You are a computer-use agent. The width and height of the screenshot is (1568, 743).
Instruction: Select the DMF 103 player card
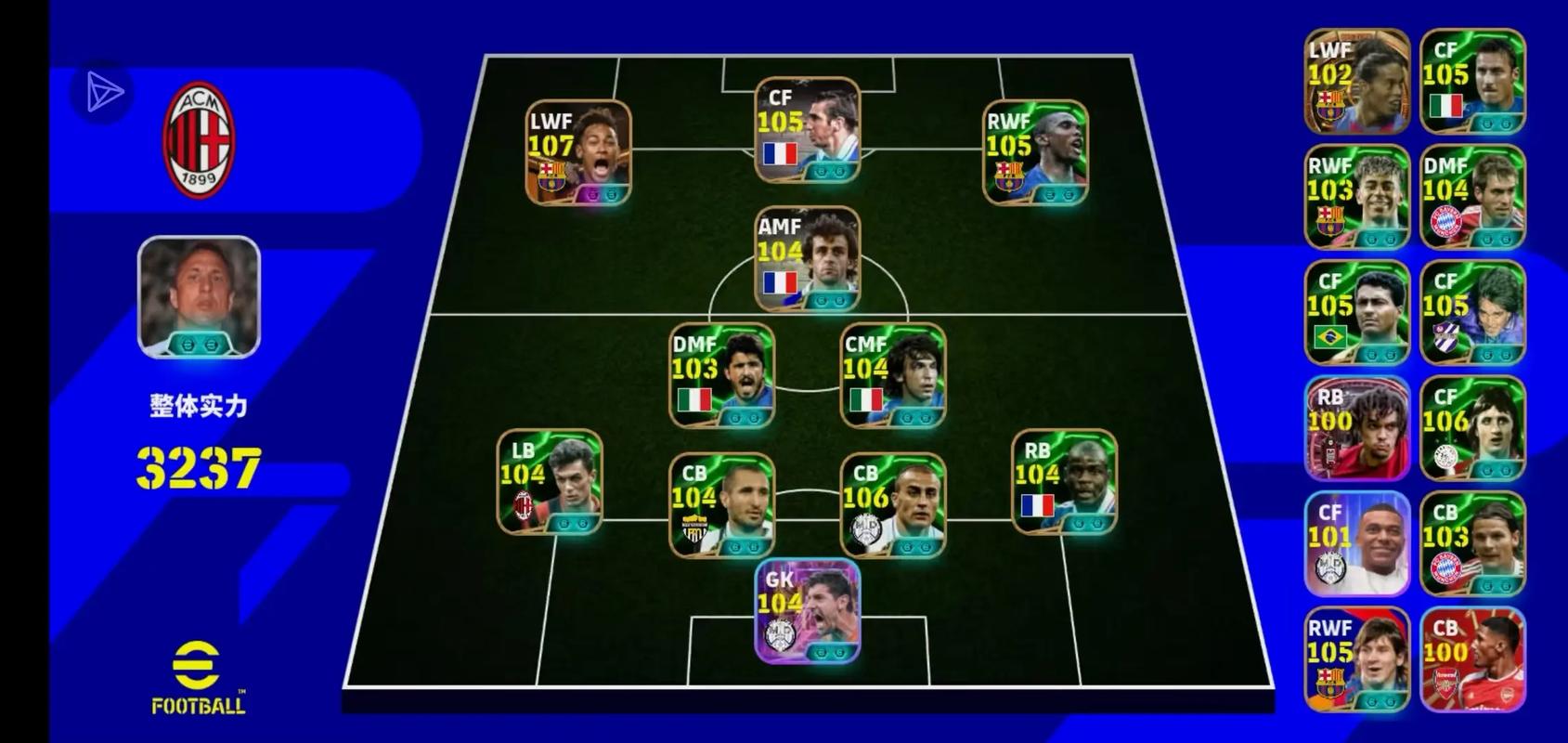coord(721,375)
